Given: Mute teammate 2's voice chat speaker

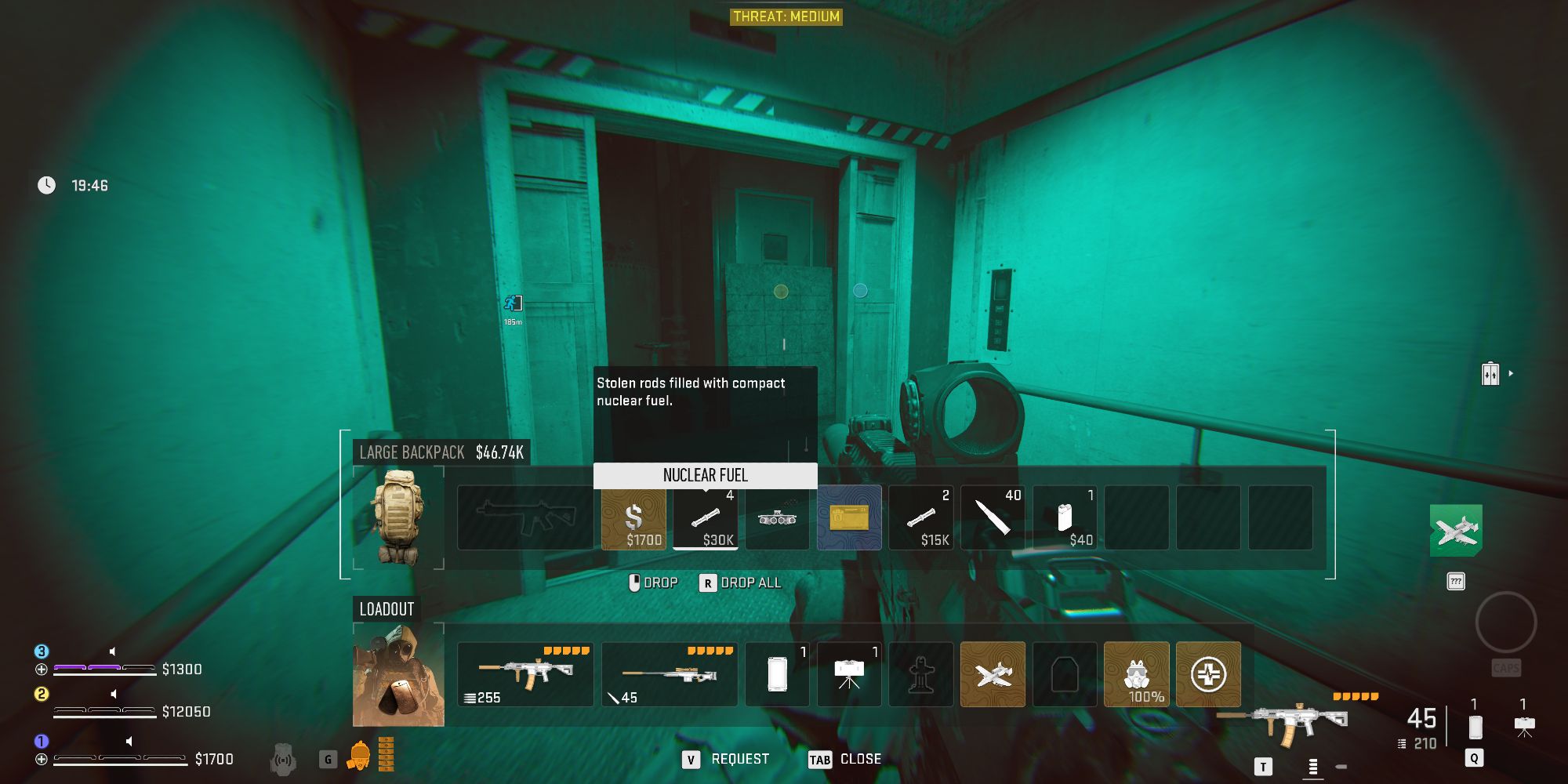Looking at the screenshot, I should [112, 694].
